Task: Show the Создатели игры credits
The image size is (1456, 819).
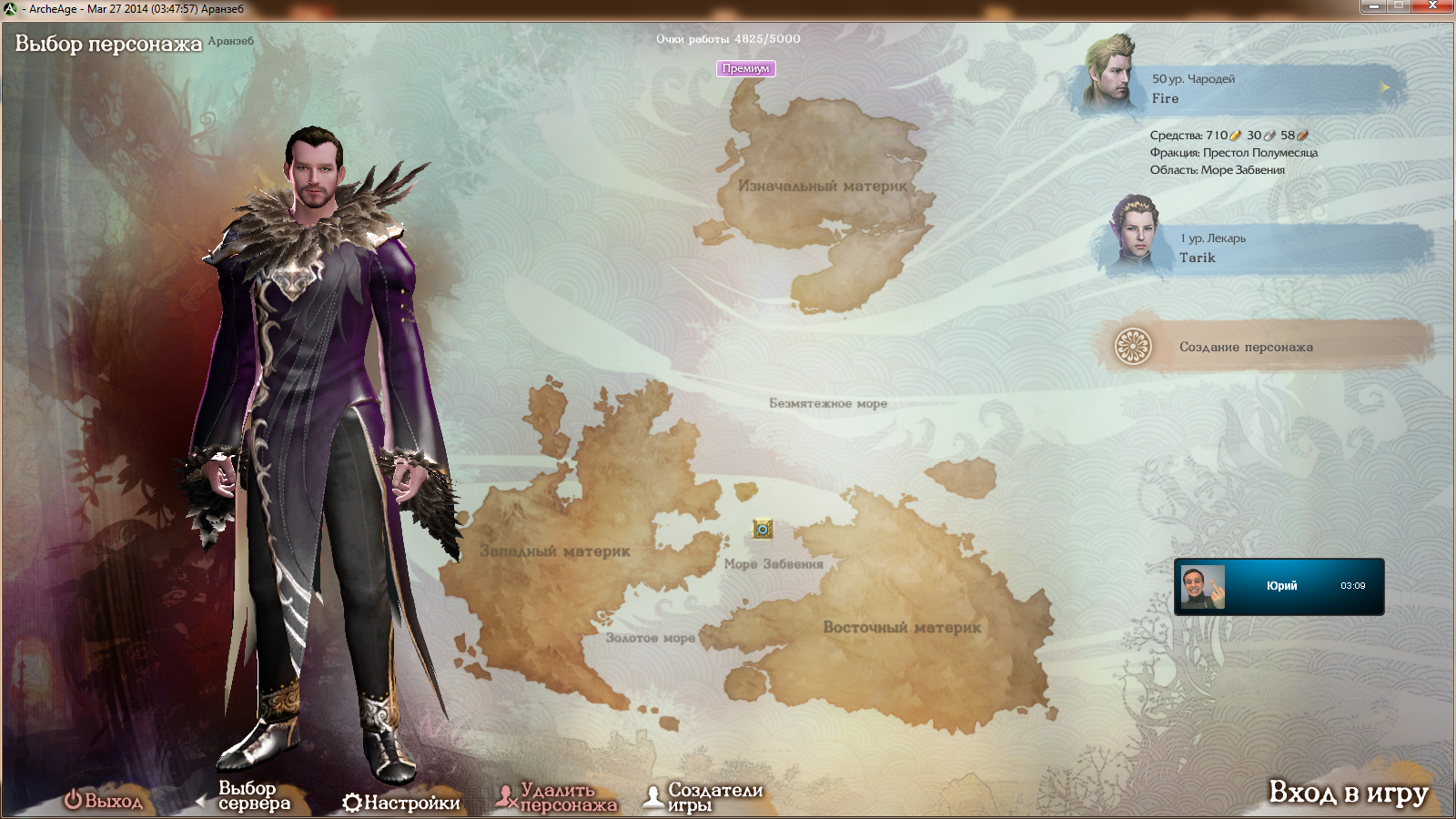Action: click(704, 797)
